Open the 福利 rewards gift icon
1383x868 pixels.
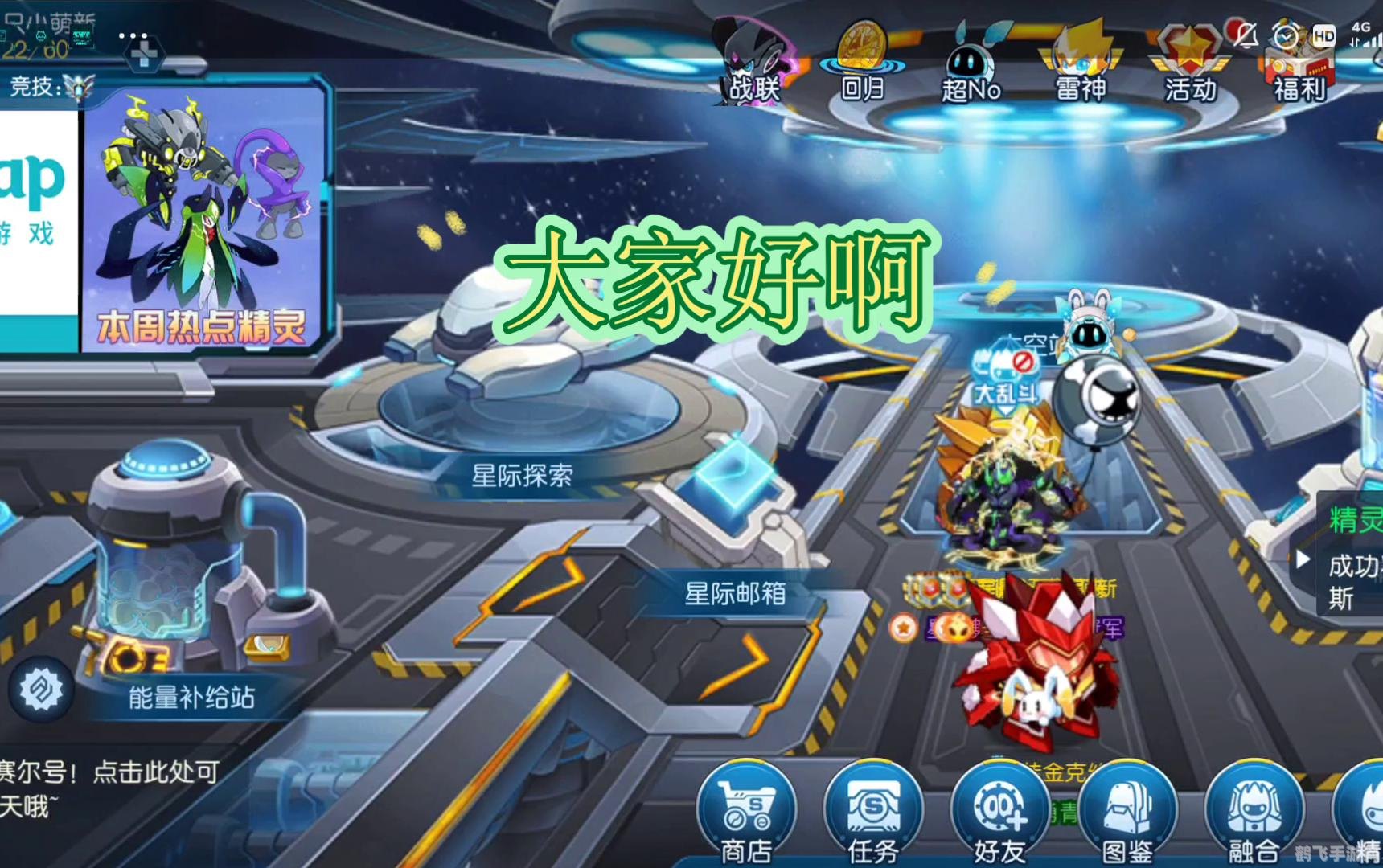[x=1298, y=64]
